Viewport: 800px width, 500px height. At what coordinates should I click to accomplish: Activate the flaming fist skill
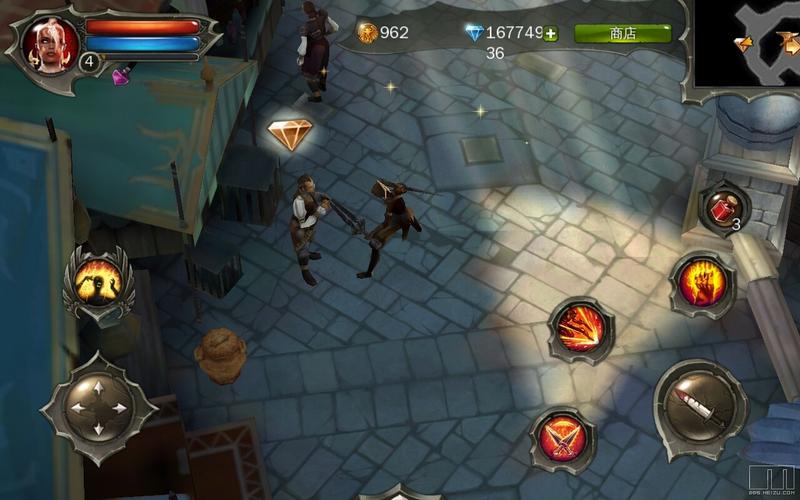click(x=700, y=282)
